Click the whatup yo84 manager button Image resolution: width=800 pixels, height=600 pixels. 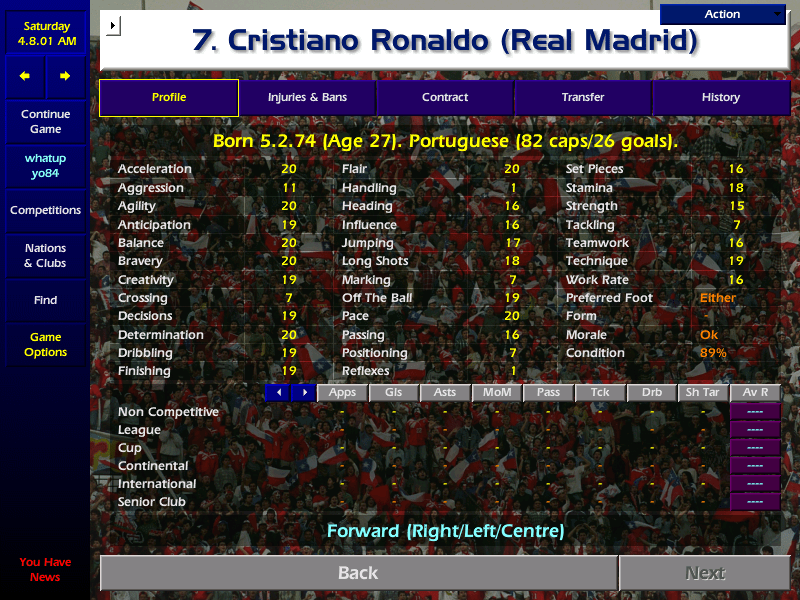click(x=45, y=166)
